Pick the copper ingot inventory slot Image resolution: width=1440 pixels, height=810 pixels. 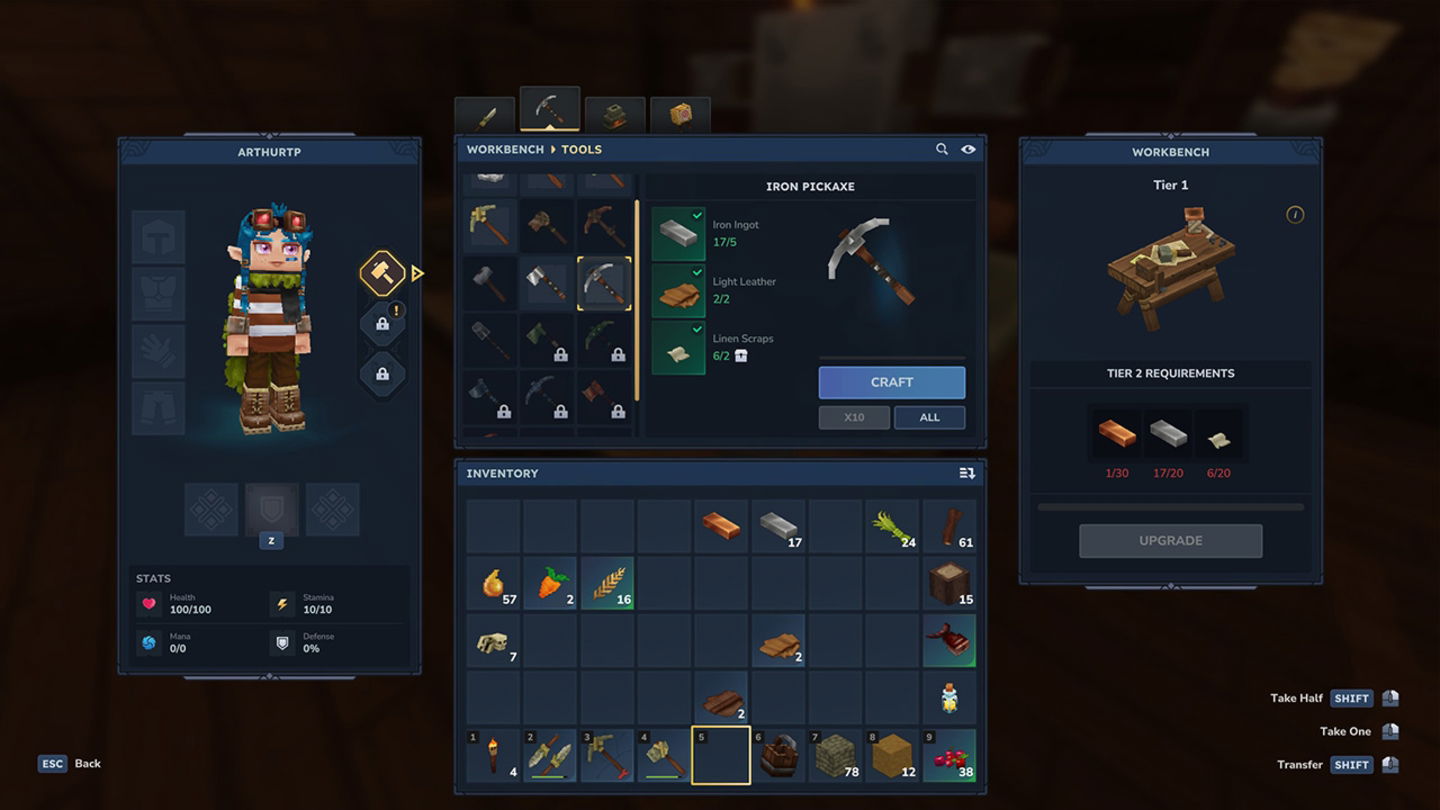click(x=721, y=527)
